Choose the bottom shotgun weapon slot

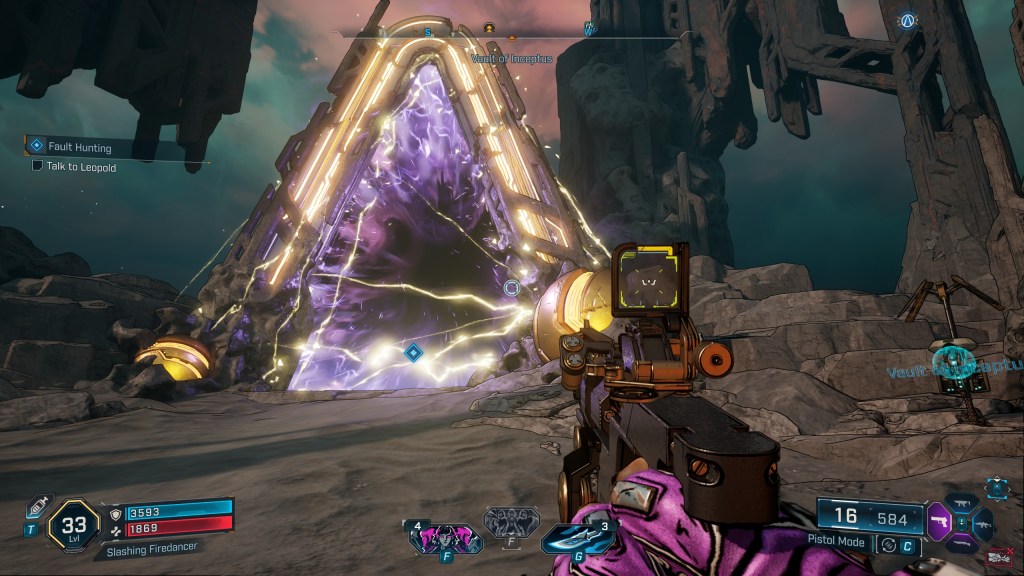pyautogui.click(x=963, y=542)
